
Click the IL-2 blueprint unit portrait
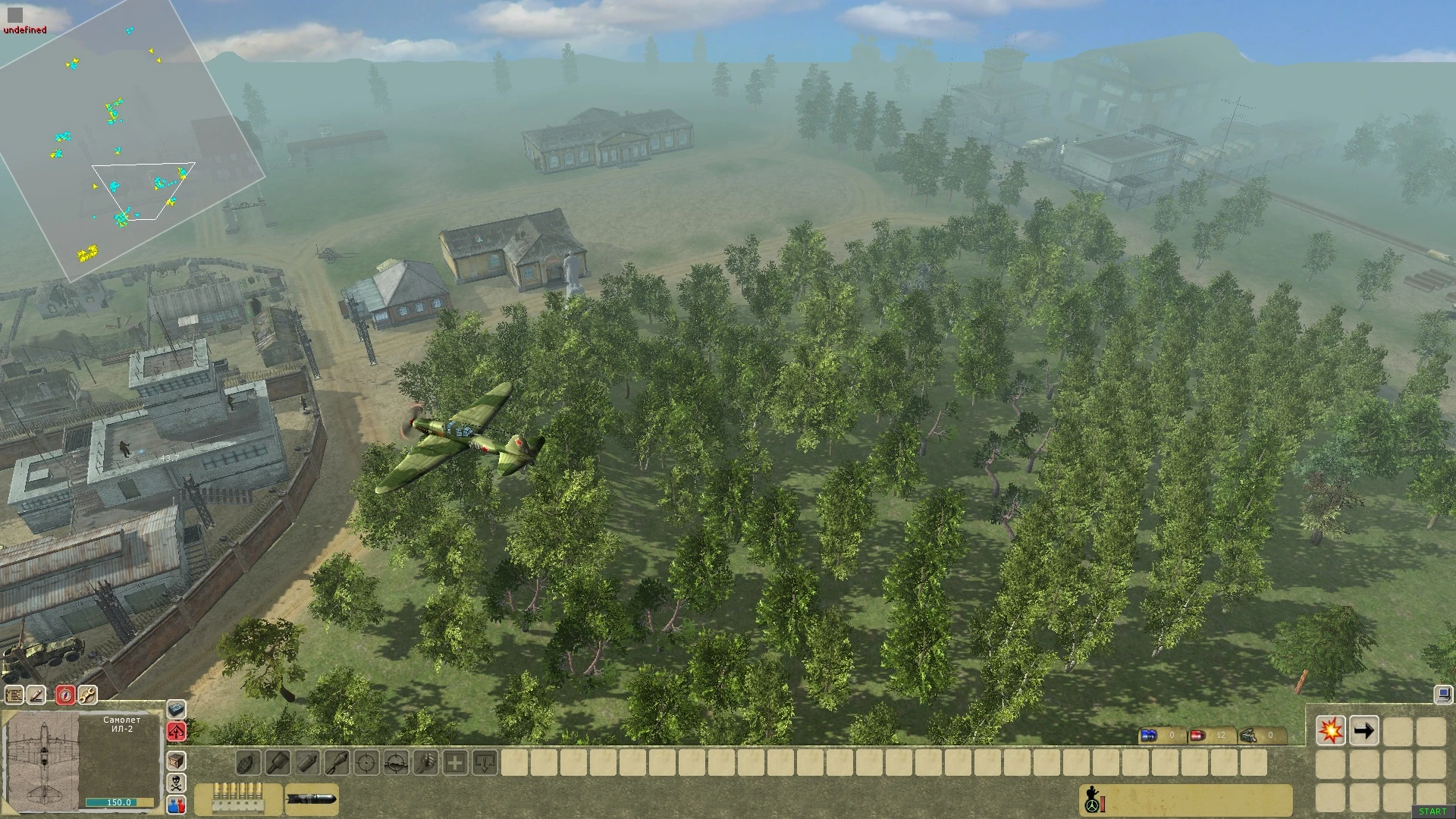coord(44,760)
